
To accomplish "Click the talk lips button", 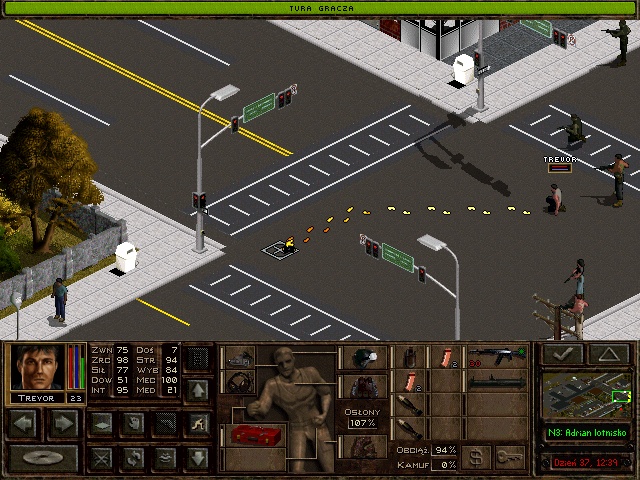I will pyautogui.click(x=165, y=458).
